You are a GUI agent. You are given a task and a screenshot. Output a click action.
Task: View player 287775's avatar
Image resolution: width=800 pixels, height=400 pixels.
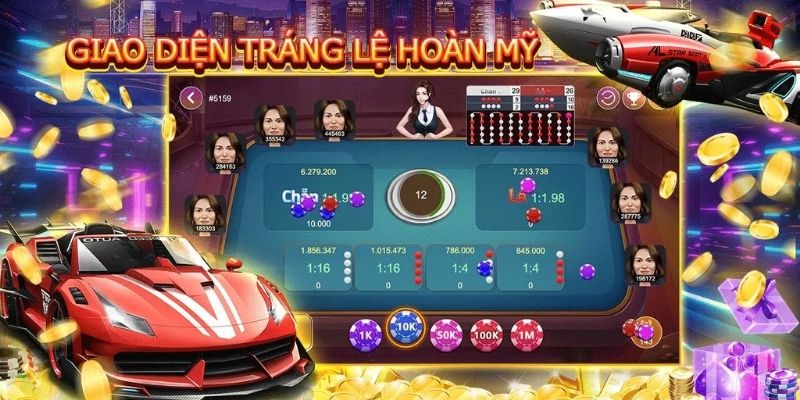628,198
